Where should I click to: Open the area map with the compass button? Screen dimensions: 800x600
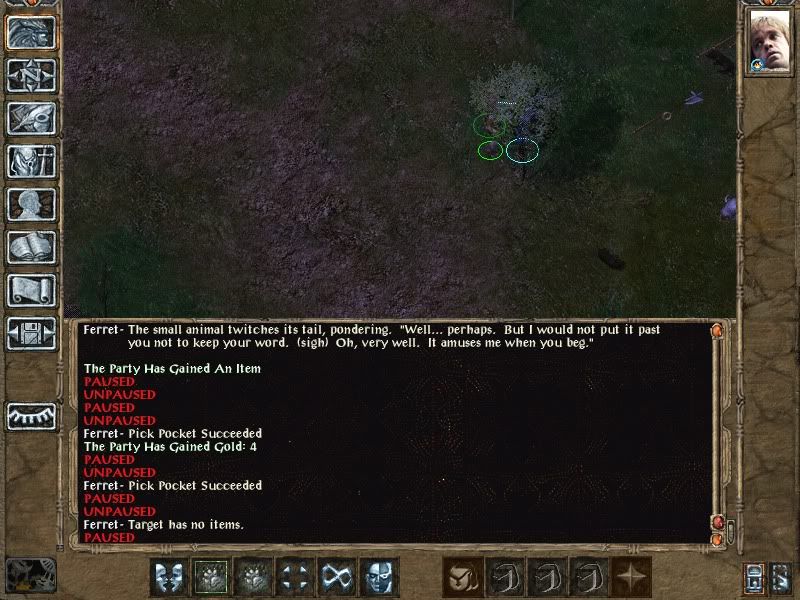coord(31,75)
